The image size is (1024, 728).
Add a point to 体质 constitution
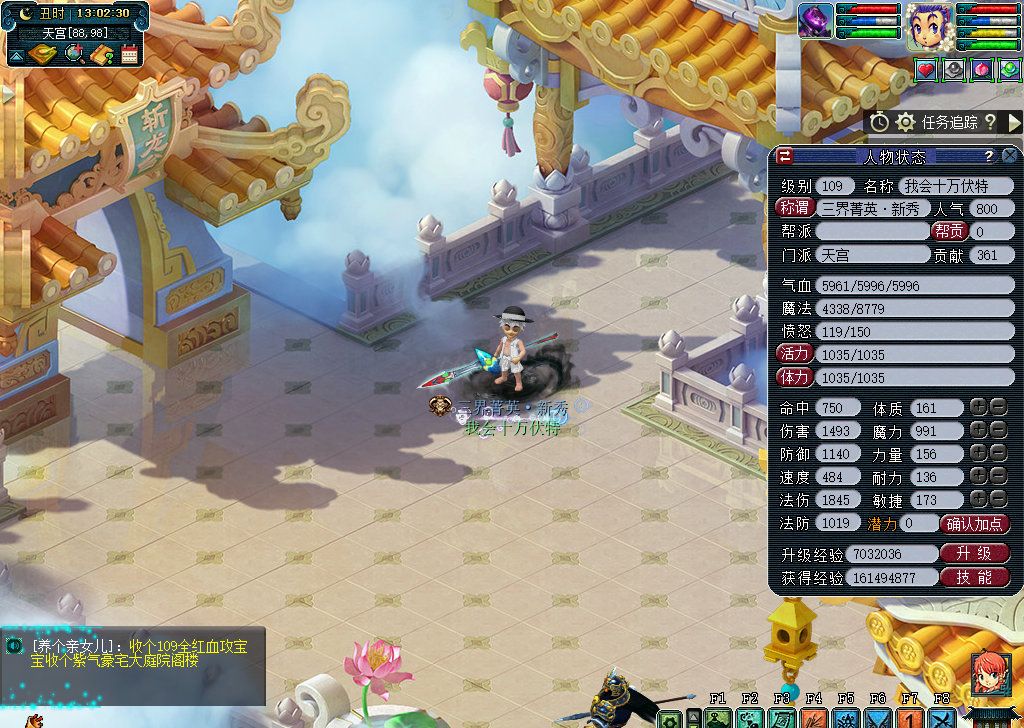[978, 408]
